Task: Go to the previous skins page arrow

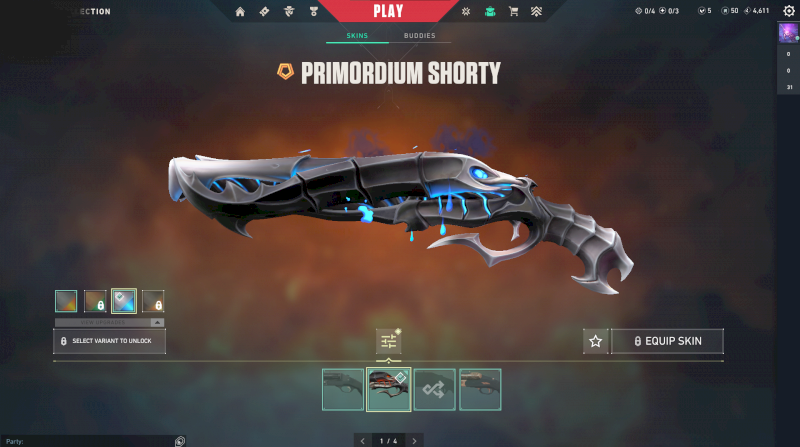Action: pyautogui.click(x=362, y=440)
